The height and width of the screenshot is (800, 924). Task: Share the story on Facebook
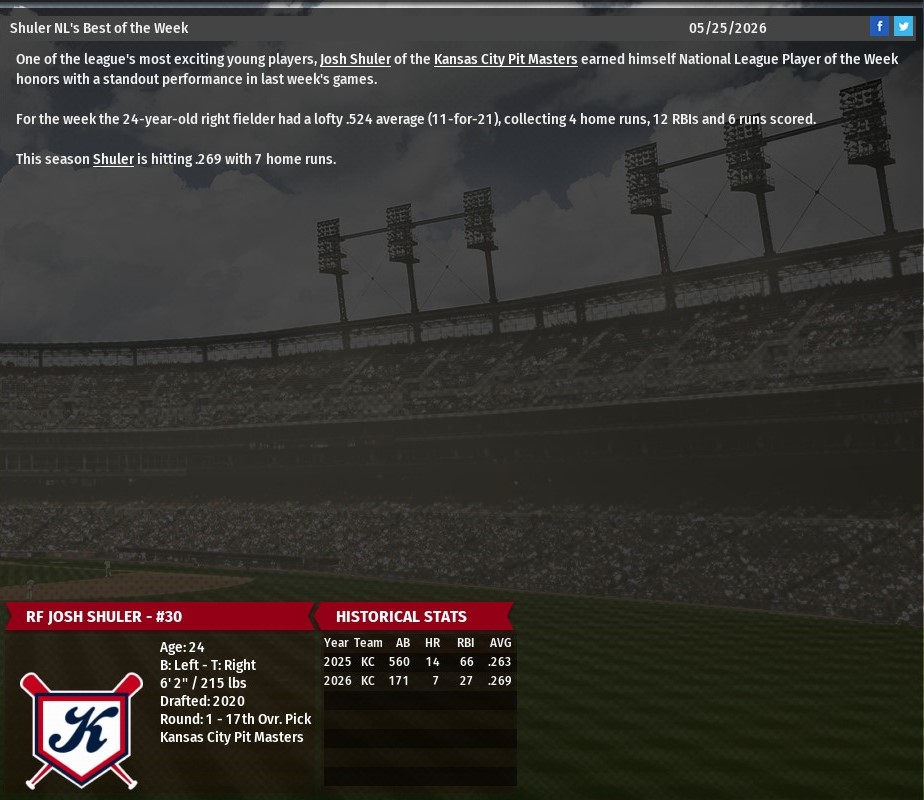coord(879,27)
